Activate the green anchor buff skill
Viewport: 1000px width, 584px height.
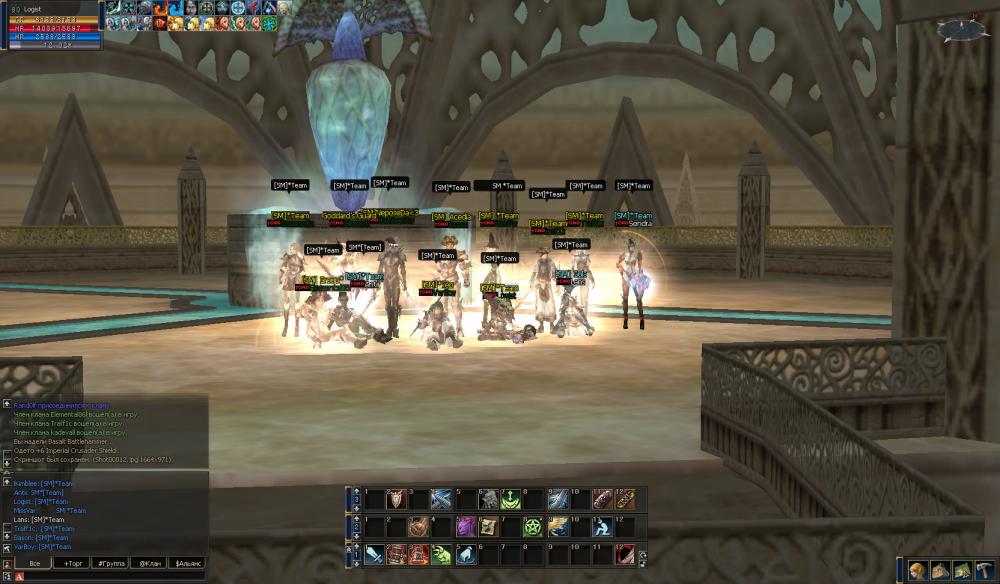[511, 498]
